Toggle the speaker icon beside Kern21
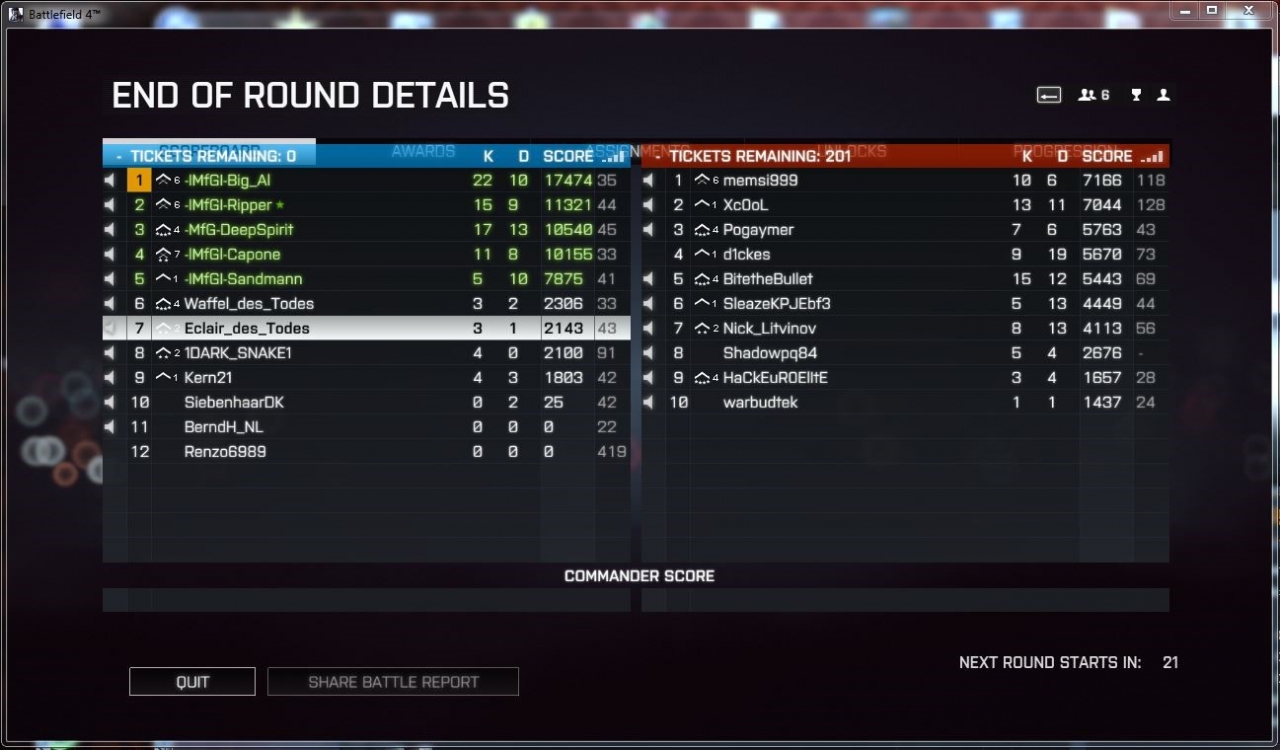The image size is (1280, 750). (110, 378)
